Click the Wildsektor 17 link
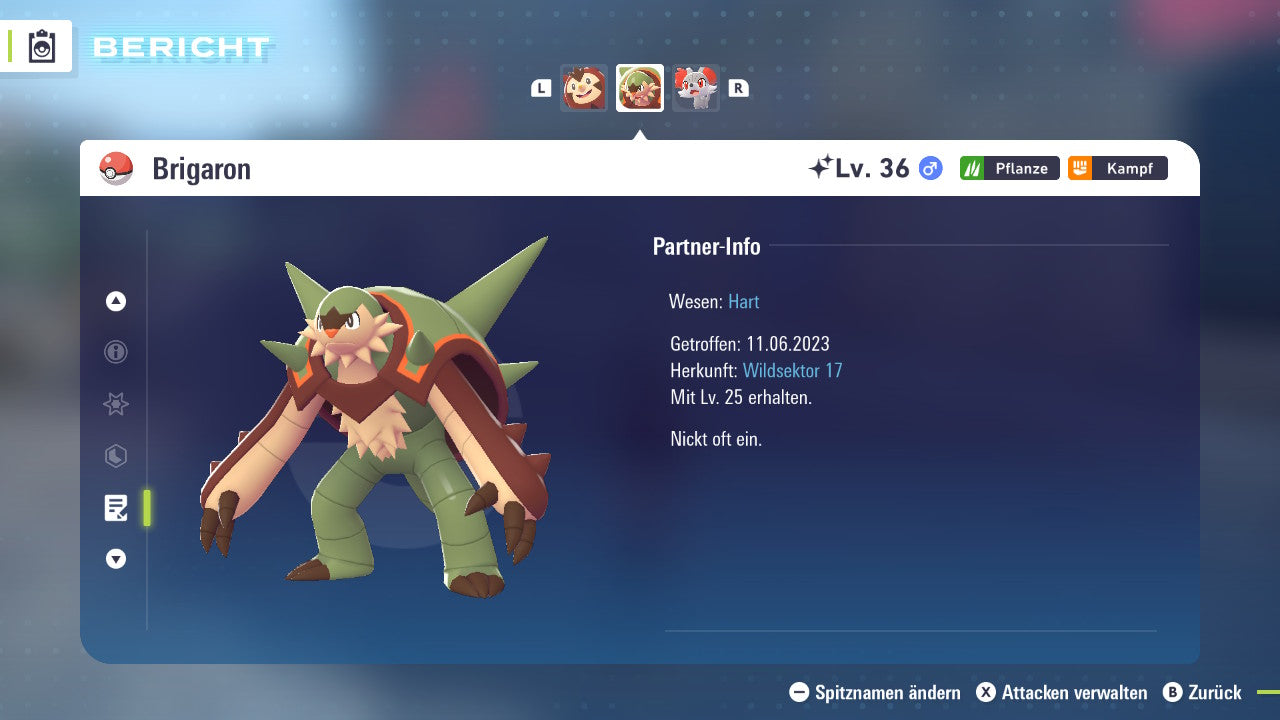 791,370
